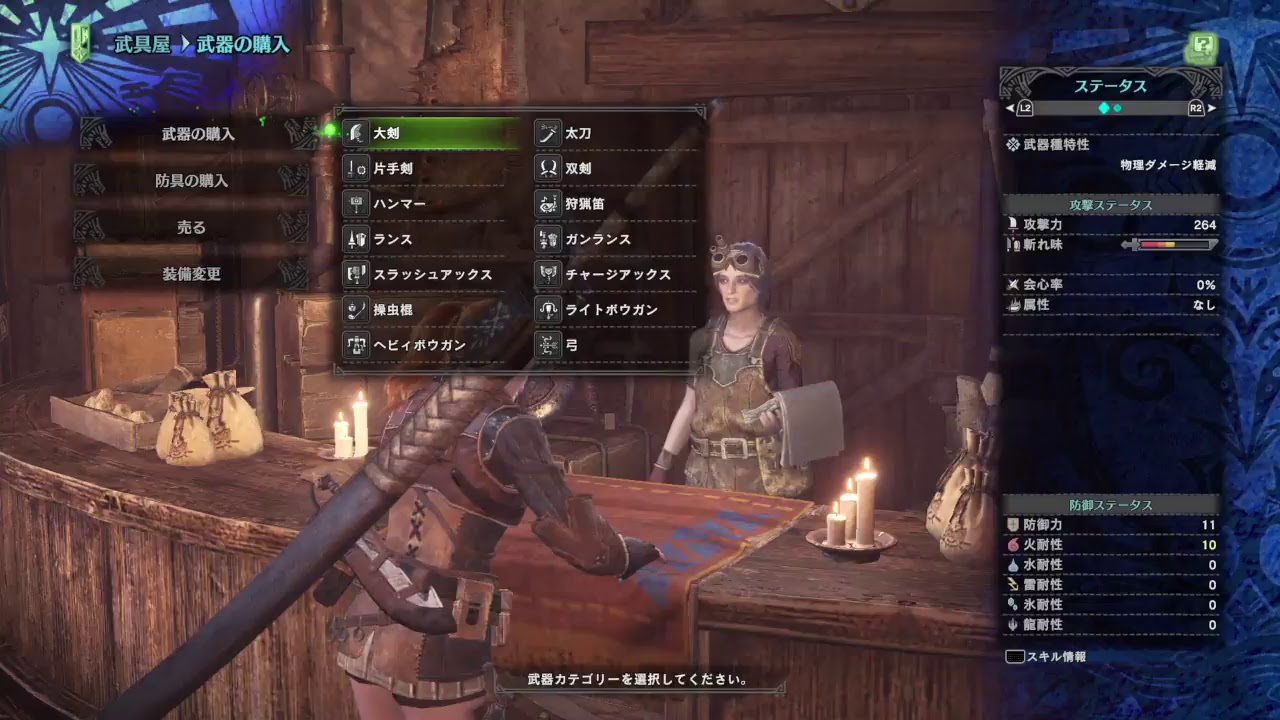The image size is (1280, 720).
Task: Click the diamond page indicator under ステータス
Action: (1104, 109)
